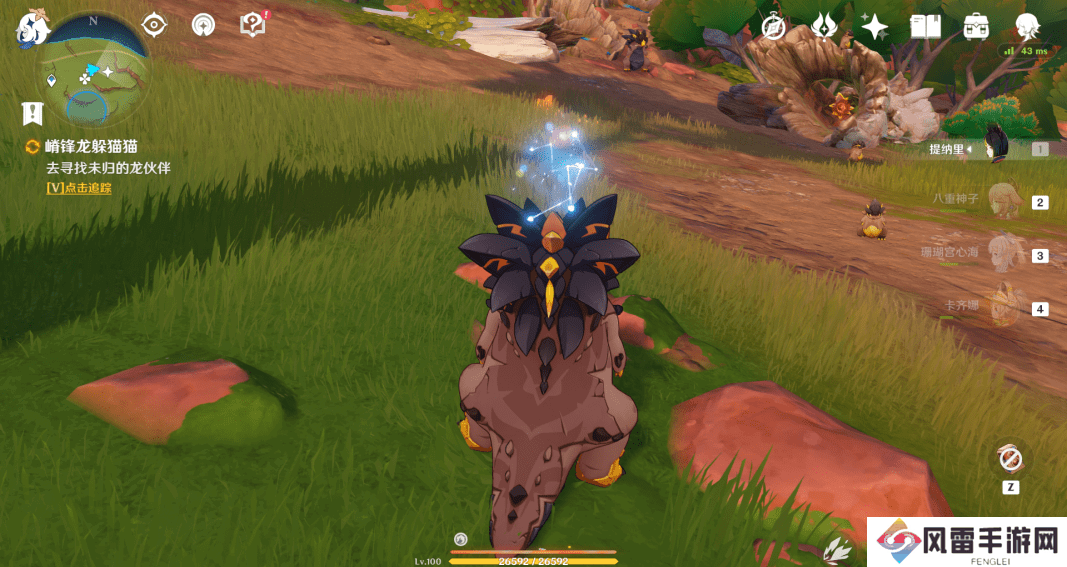Open the quest banner with exclamation mark
Viewport: 1067px width, 567px height.
click(x=33, y=113)
